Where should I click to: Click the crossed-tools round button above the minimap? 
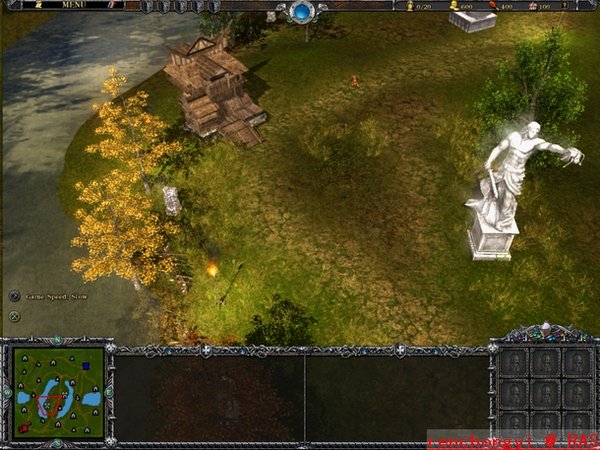[14, 317]
